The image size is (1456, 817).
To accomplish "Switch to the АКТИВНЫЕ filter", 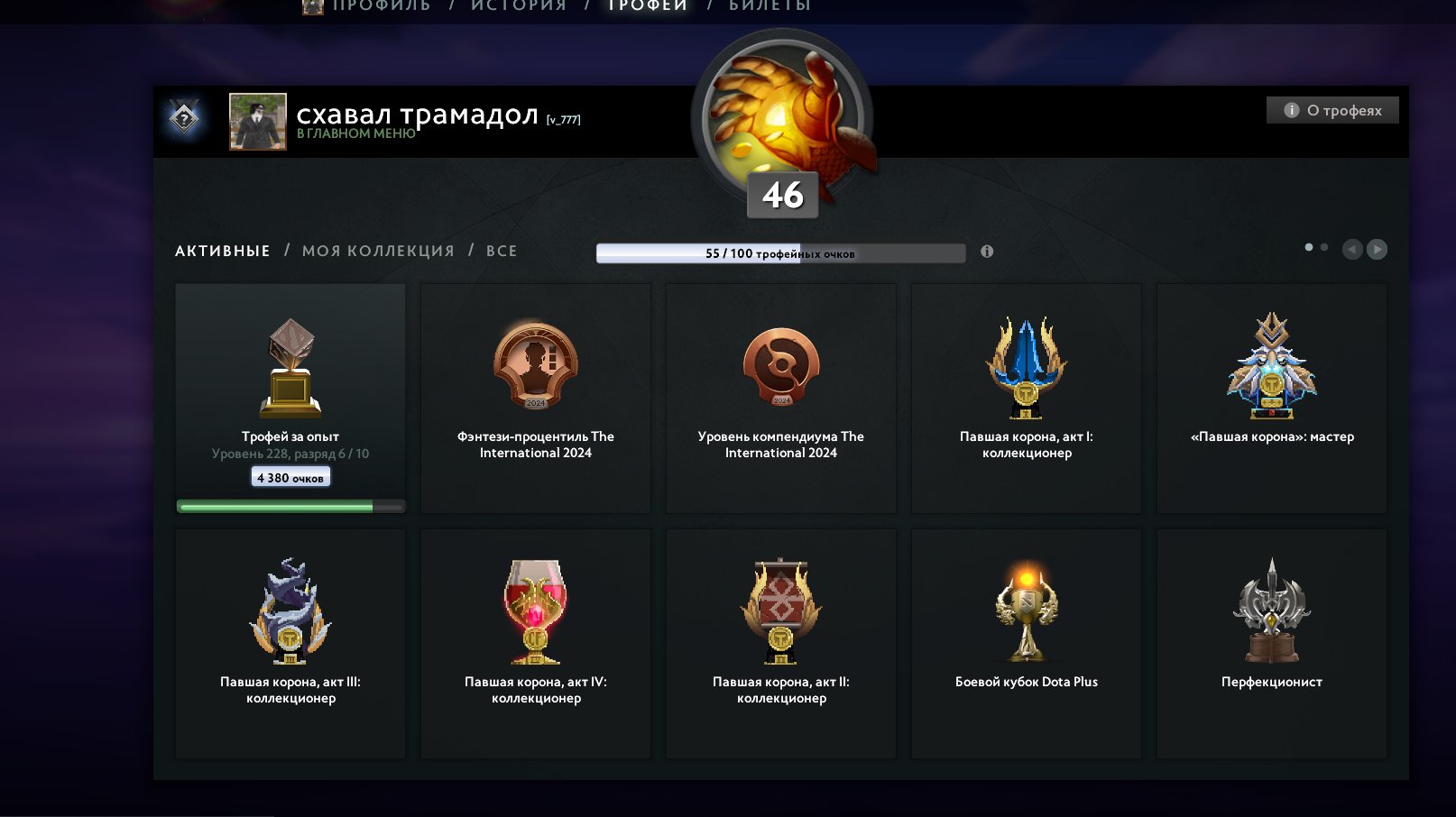I will pos(221,251).
